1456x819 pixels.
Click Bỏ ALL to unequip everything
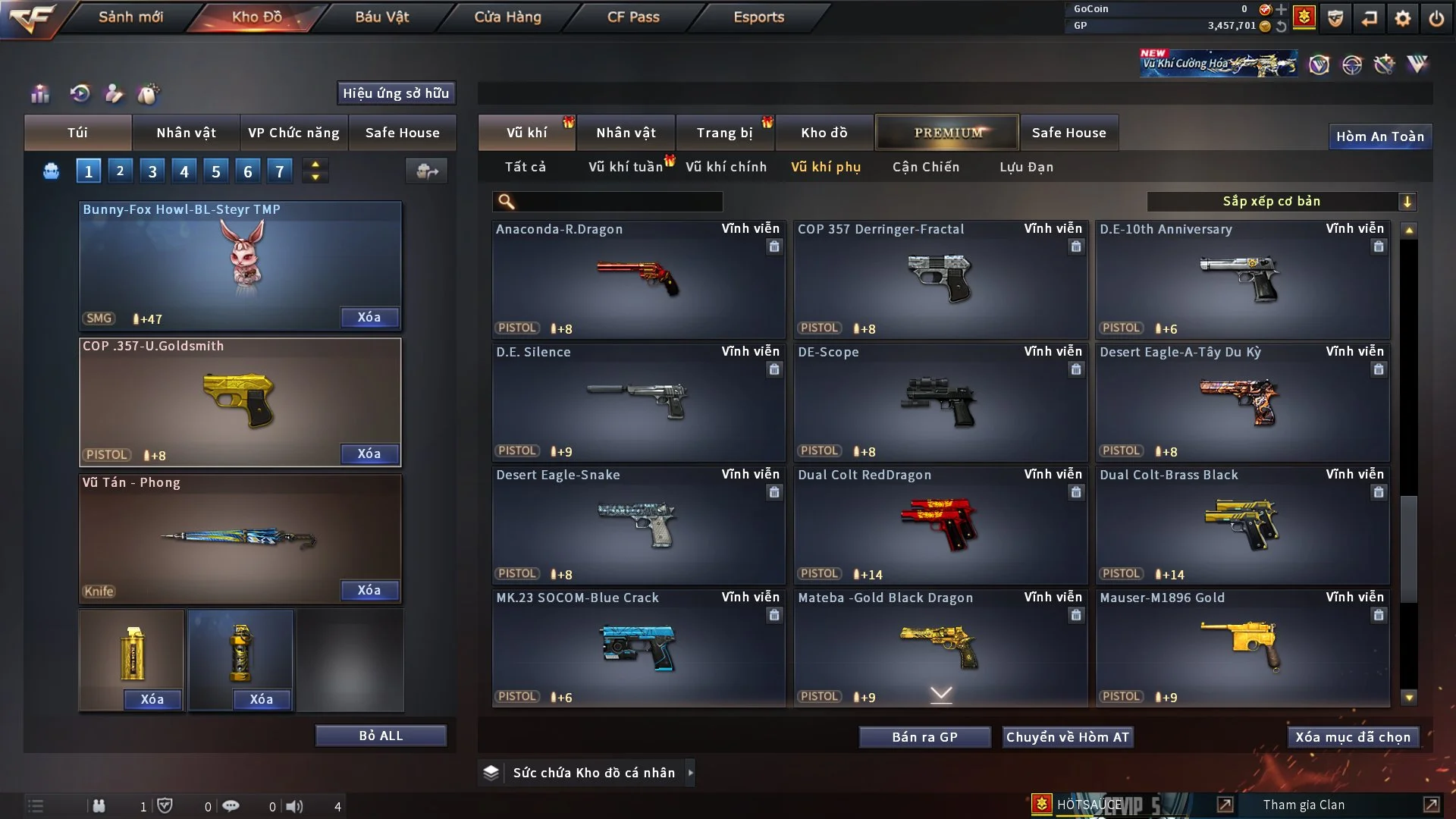tap(381, 736)
